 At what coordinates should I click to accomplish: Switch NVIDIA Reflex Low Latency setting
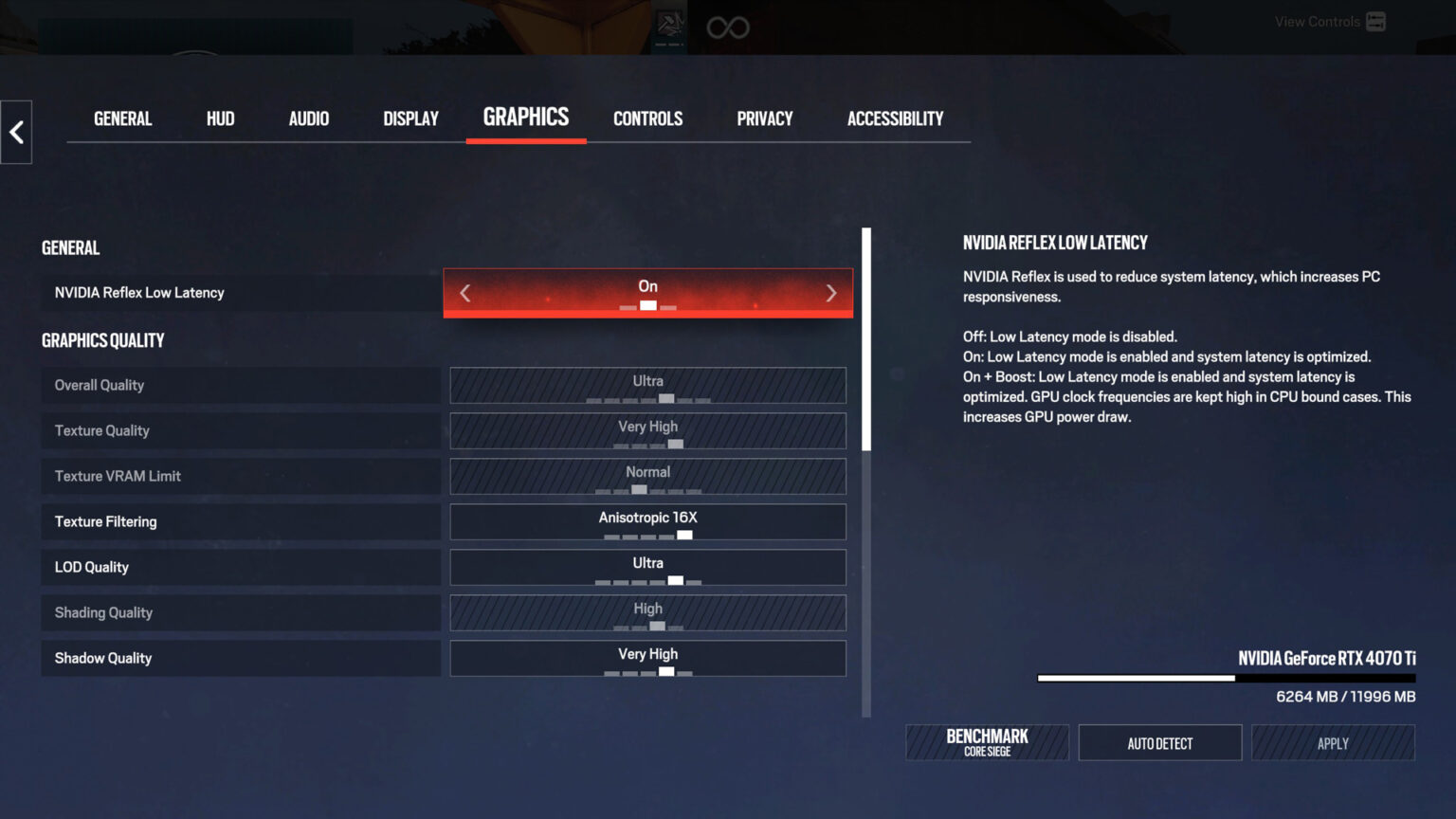click(x=647, y=293)
